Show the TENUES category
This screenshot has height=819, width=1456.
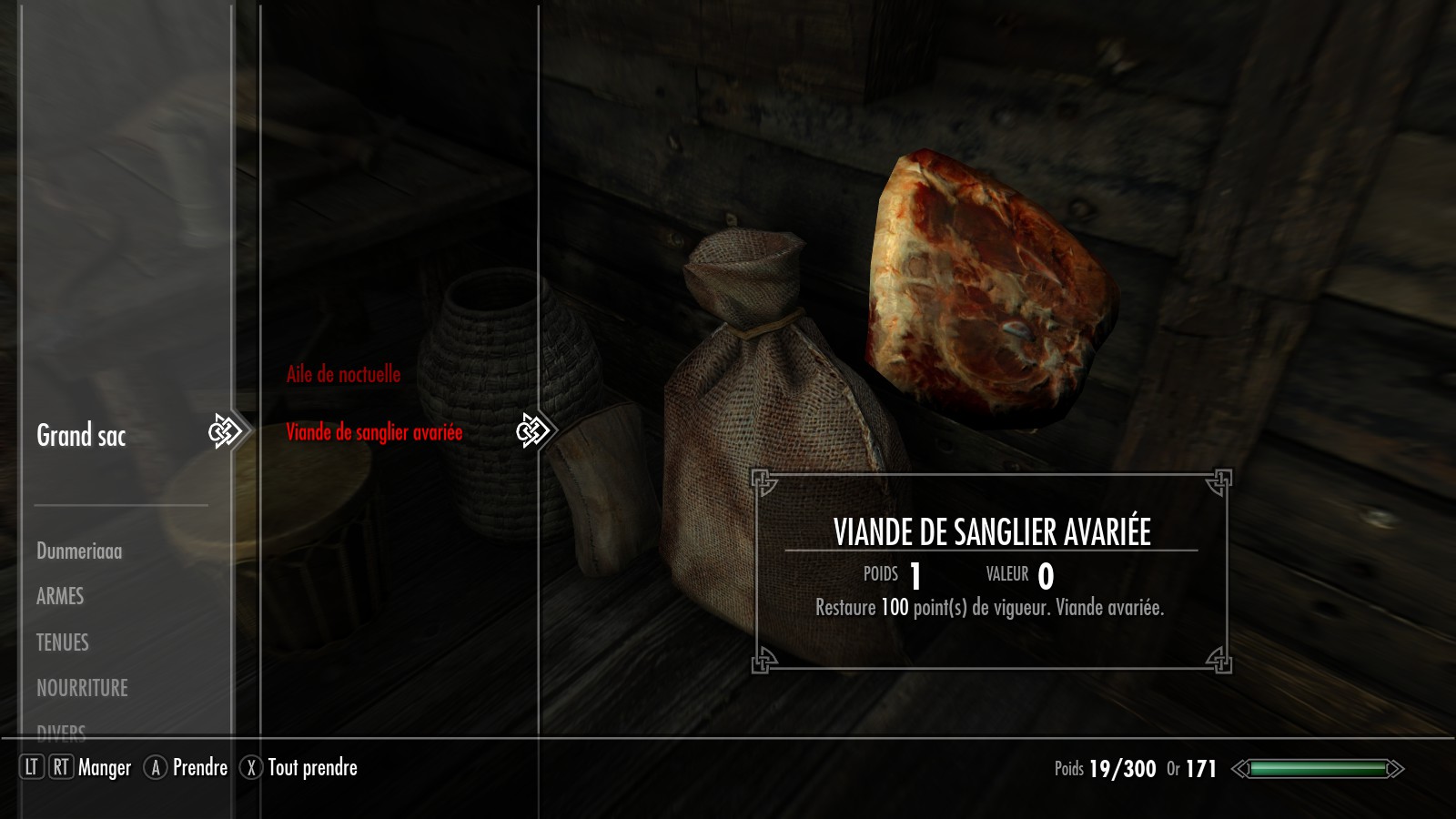click(63, 642)
